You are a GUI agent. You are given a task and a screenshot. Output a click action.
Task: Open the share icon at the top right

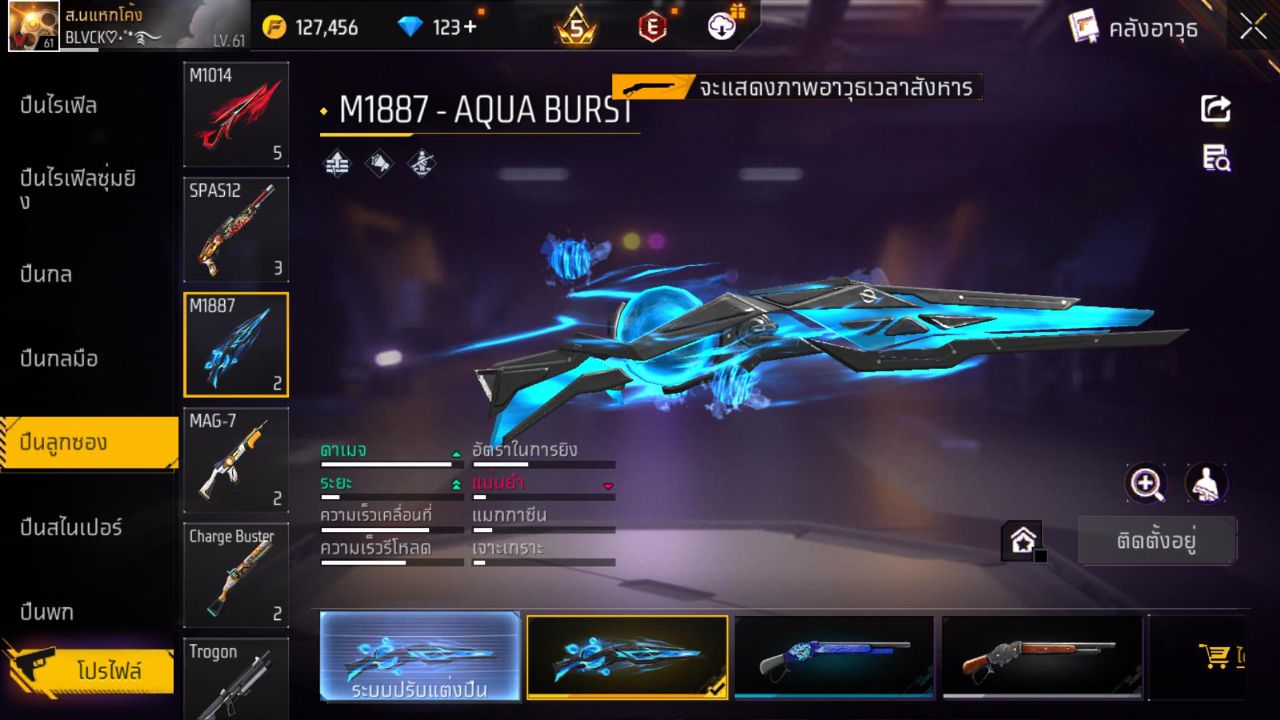[x=1216, y=110]
